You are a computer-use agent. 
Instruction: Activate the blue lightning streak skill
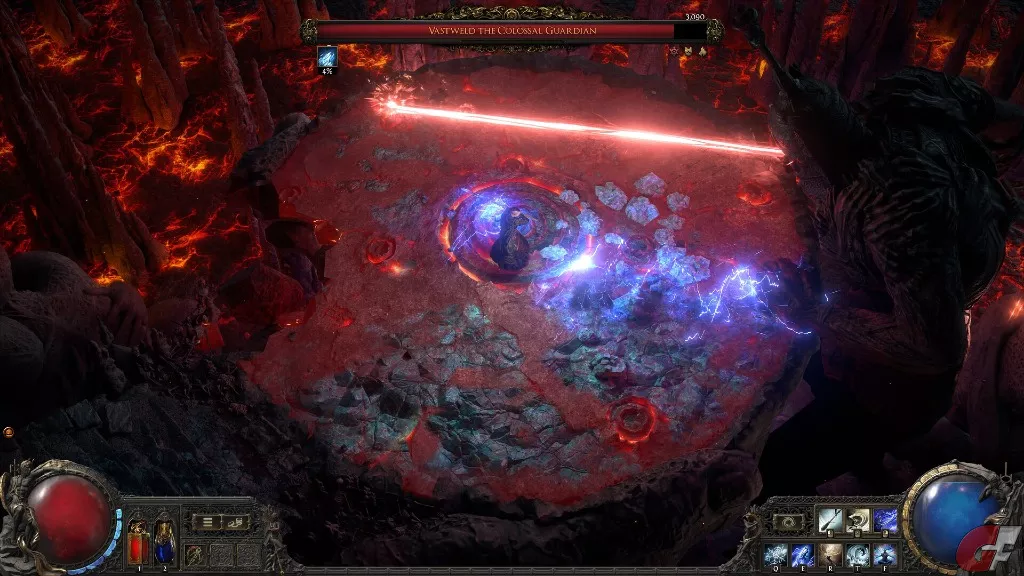[x=885, y=520]
